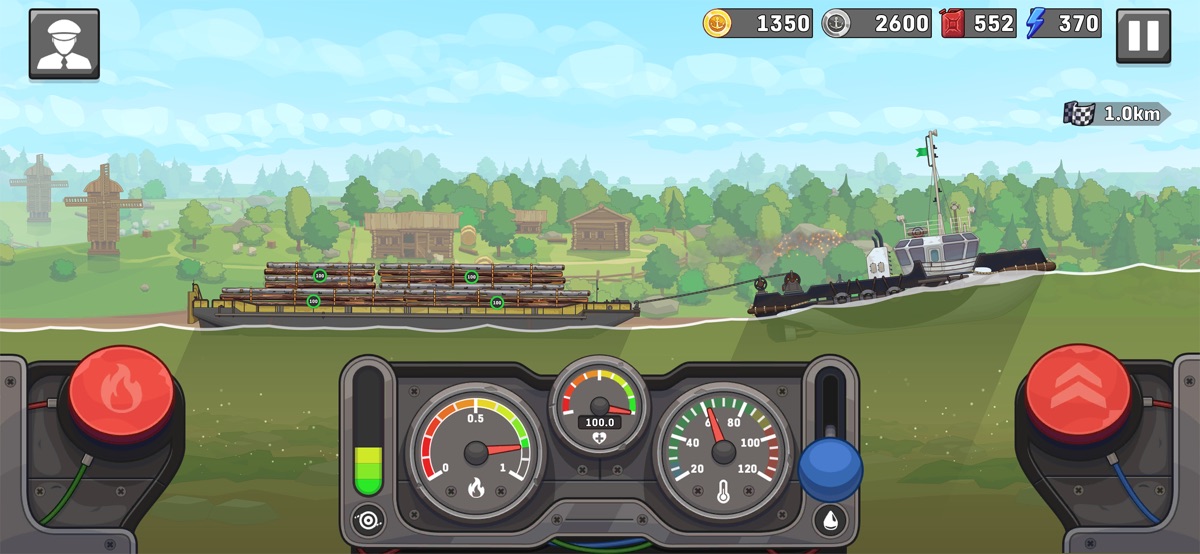This screenshot has height=554, width=1200.
Task: Pause the game
Action: point(1143,37)
